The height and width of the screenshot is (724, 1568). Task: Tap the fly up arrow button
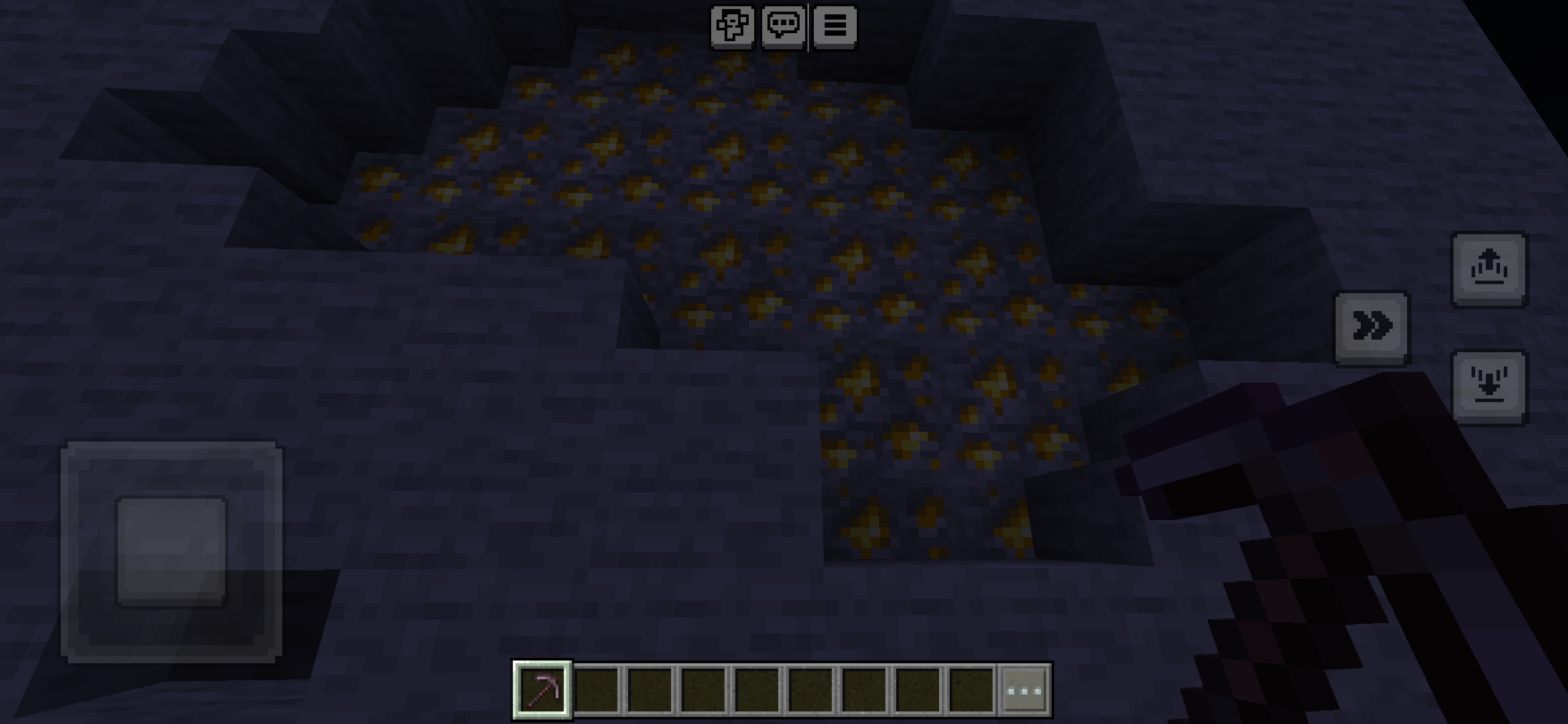click(1489, 269)
